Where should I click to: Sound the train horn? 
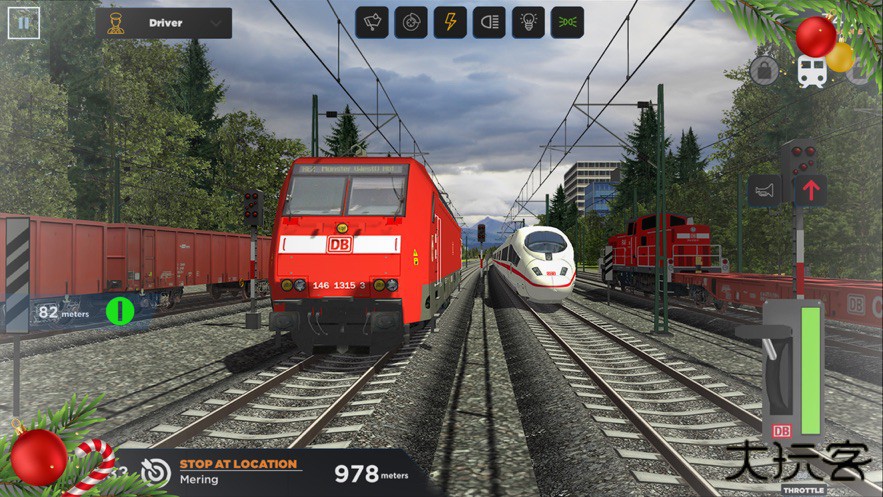click(x=765, y=190)
